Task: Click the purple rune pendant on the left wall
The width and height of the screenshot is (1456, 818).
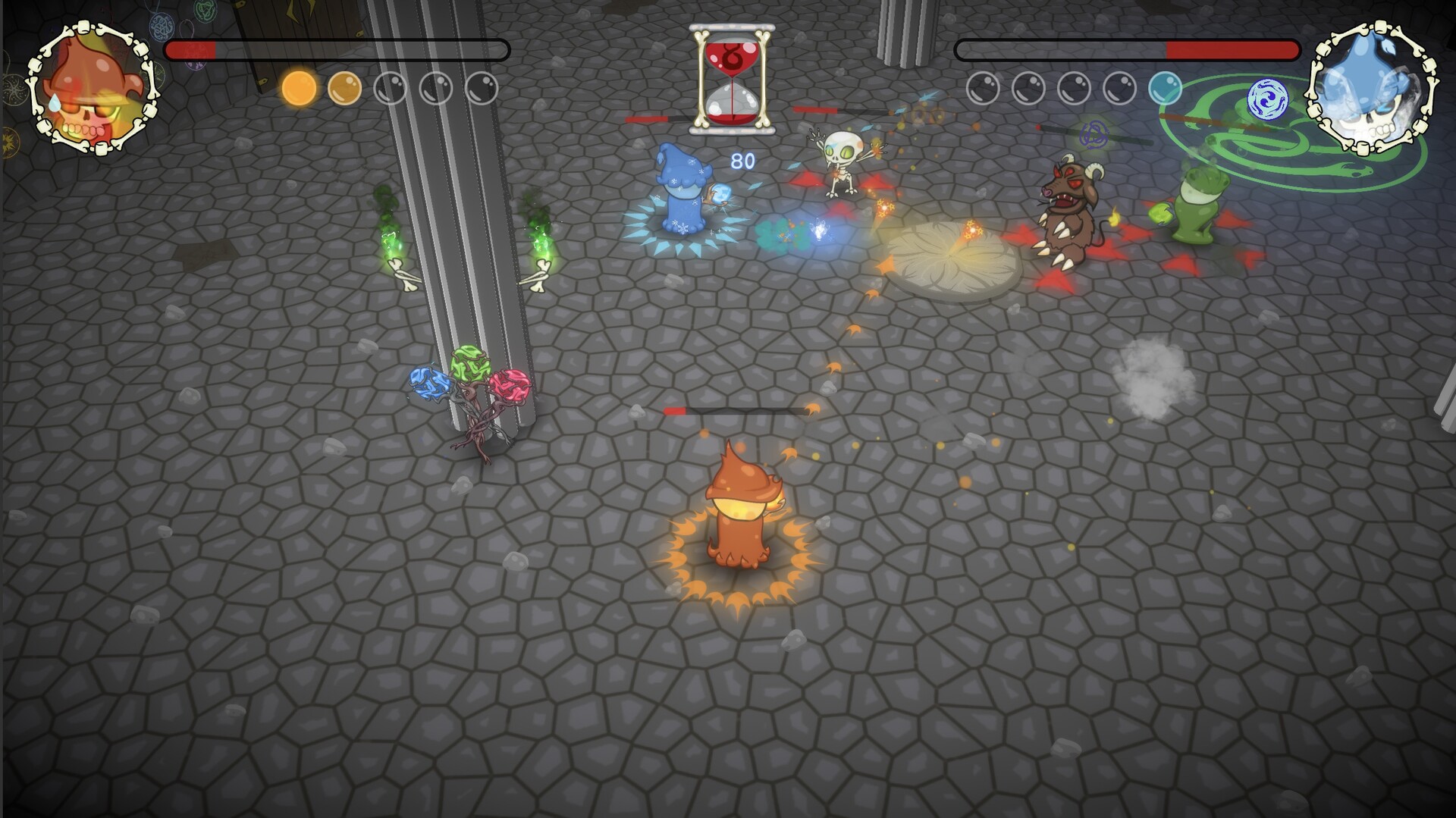Action: click(195, 65)
